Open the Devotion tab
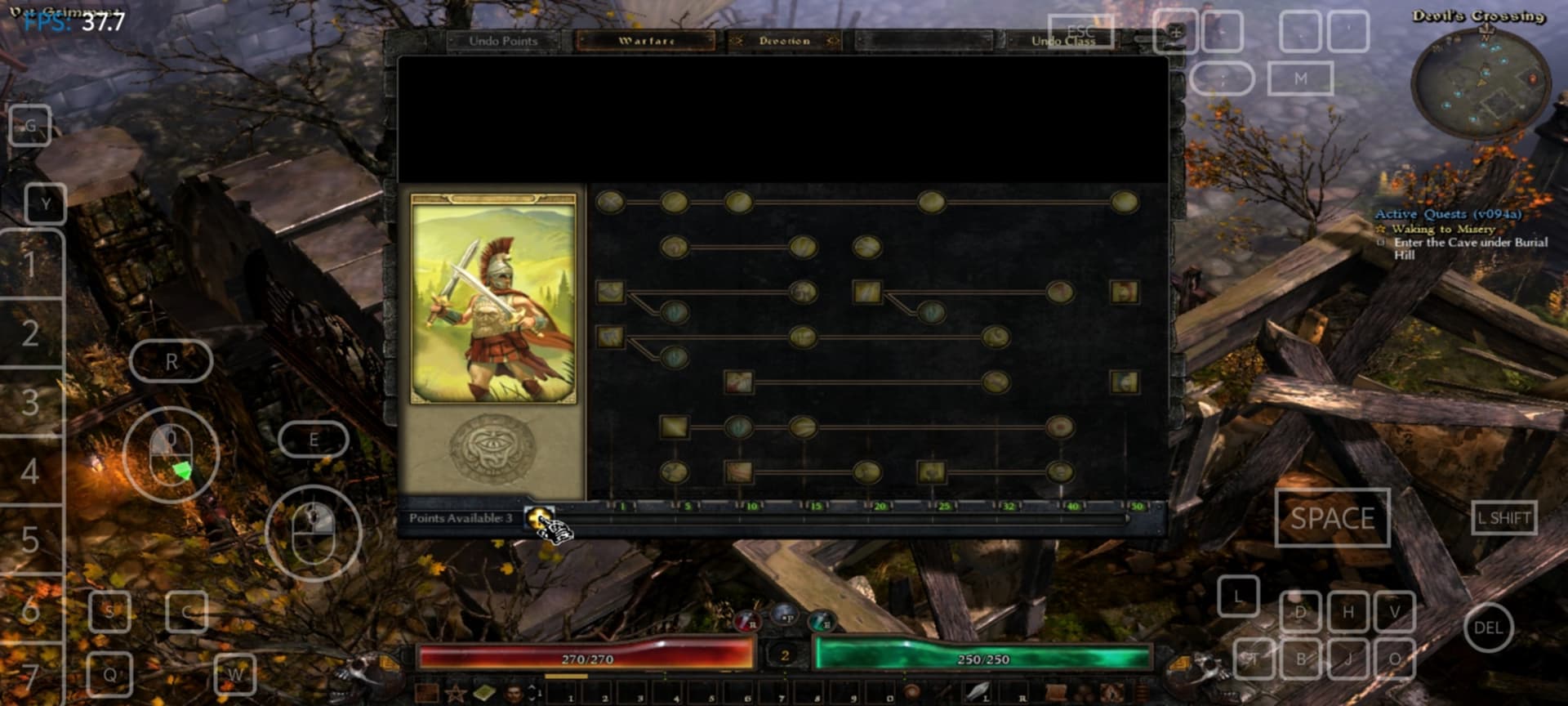1568x706 pixels. pyautogui.click(x=784, y=40)
